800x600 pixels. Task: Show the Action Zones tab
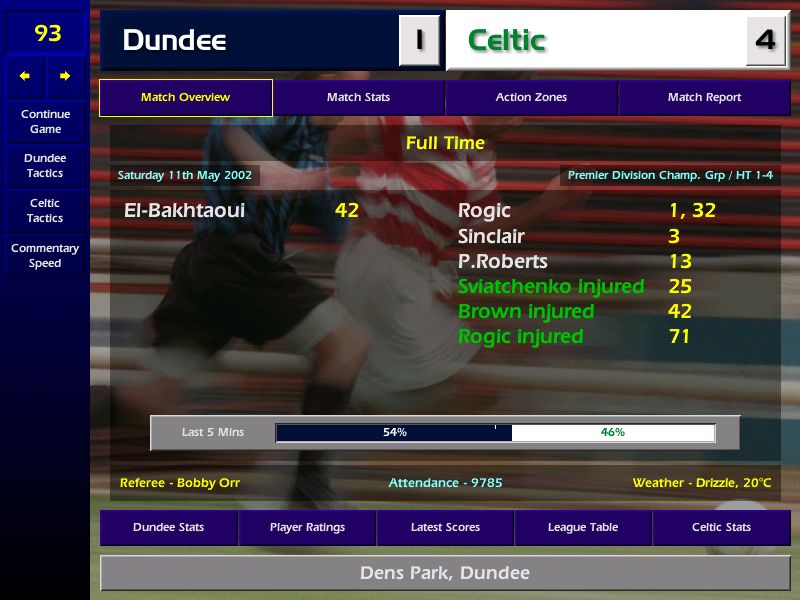click(531, 98)
